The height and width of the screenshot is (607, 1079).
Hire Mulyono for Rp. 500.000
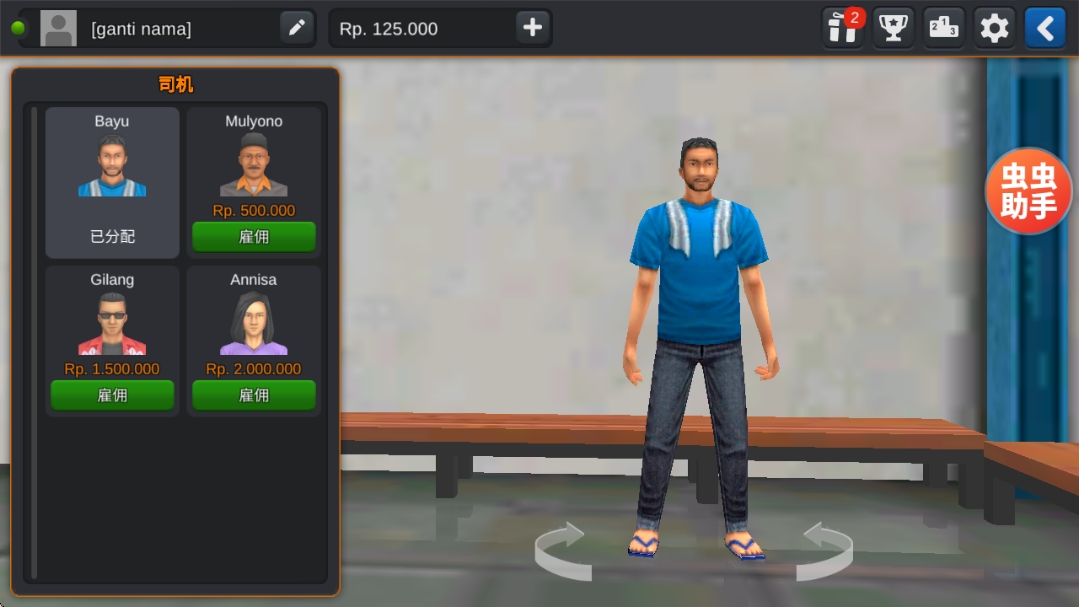pos(254,237)
